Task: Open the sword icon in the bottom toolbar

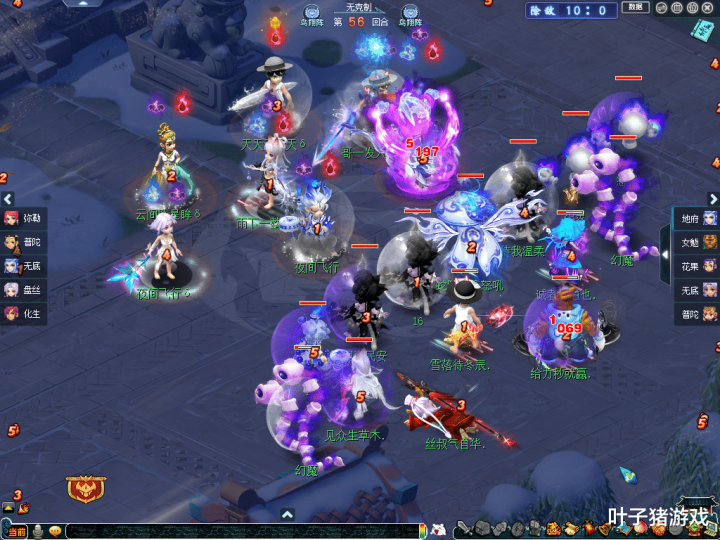Action: [x=464, y=529]
